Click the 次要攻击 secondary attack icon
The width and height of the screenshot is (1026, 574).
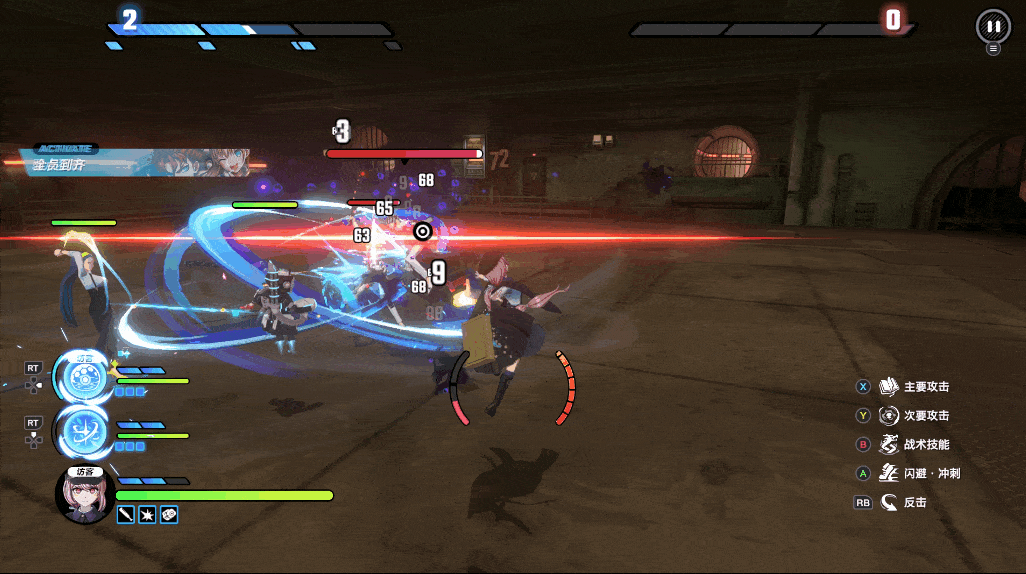888,415
